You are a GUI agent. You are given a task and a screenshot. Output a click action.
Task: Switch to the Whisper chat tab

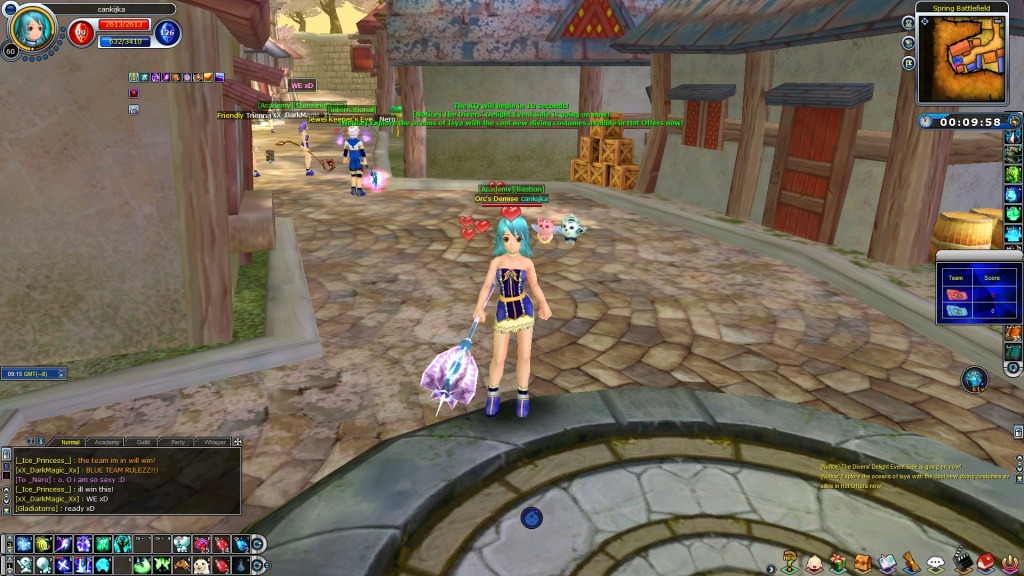(214, 441)
